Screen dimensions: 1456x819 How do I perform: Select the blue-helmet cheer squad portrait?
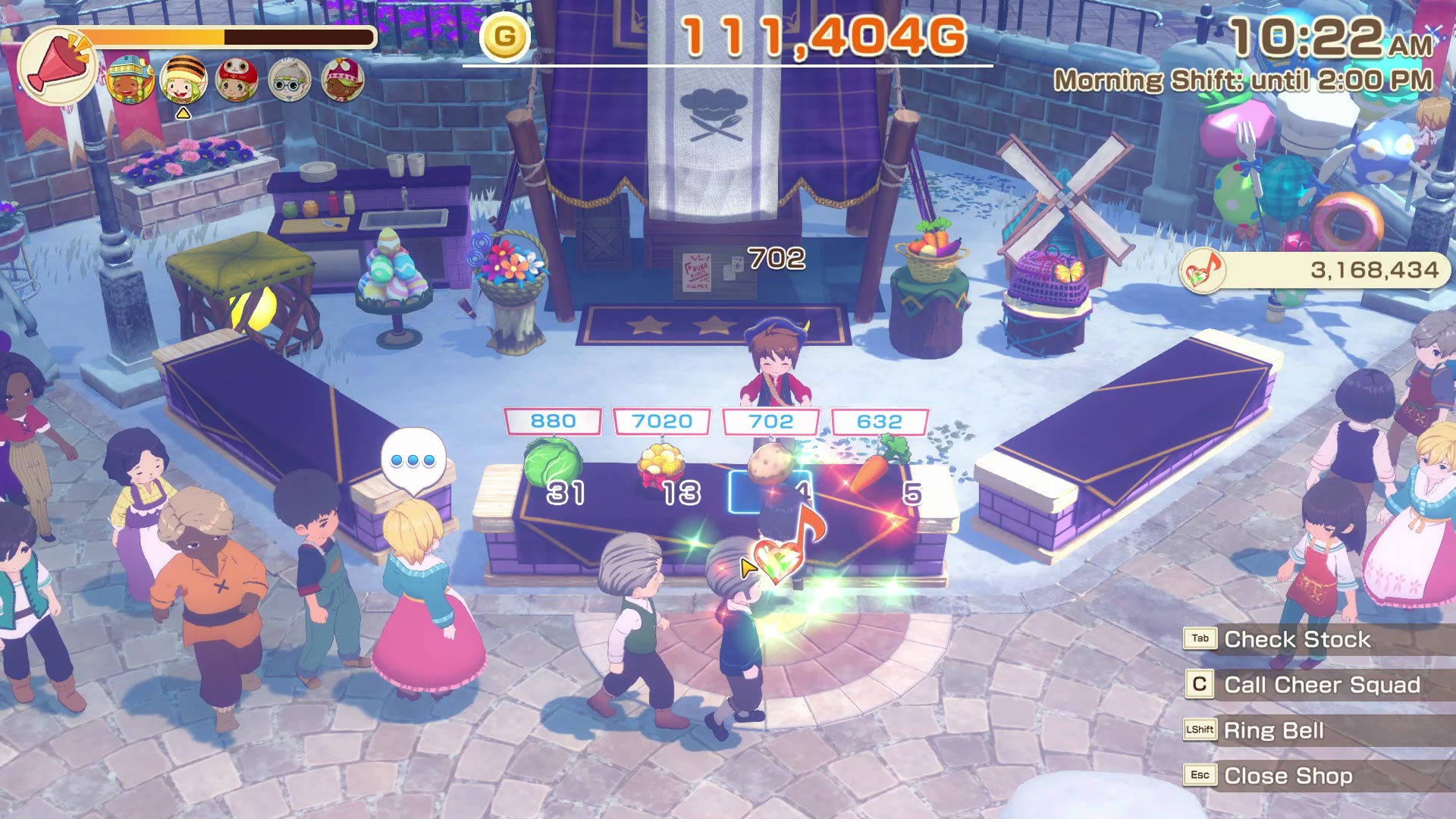click(x=130, y=80)
